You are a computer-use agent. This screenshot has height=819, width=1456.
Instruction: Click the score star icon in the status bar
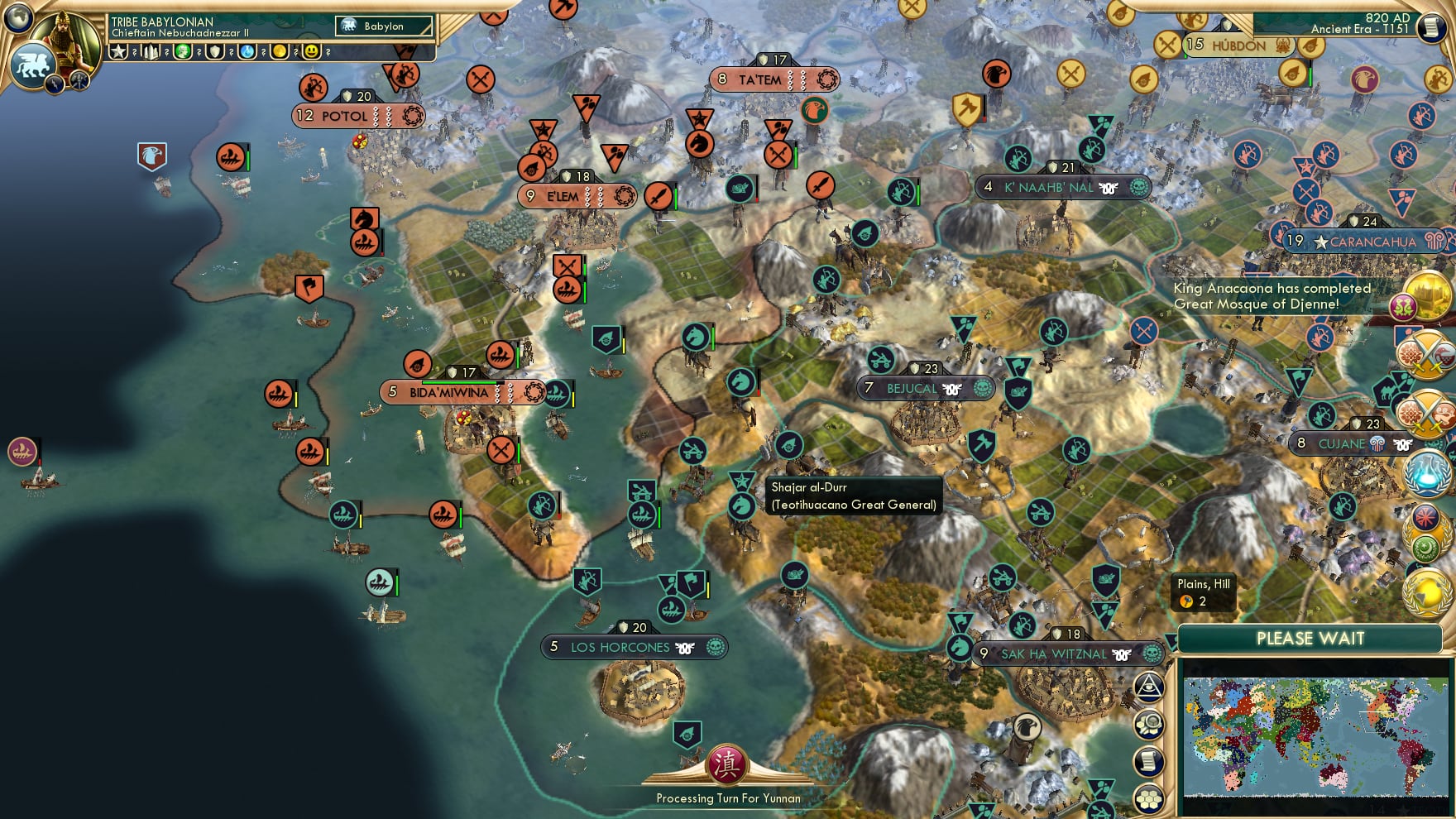(x=118, y=53)
